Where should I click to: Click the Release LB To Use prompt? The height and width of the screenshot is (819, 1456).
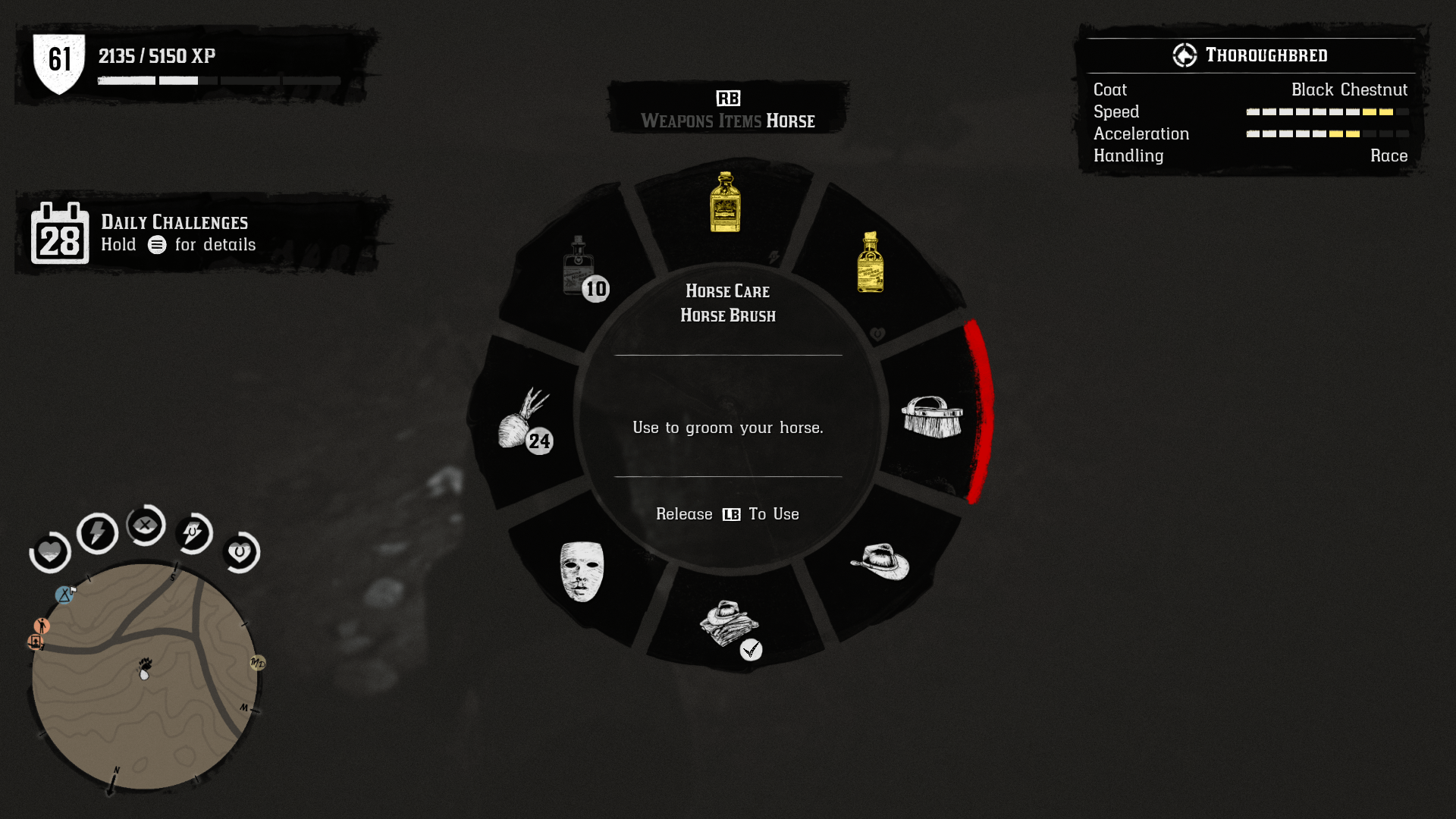coord(726,514)
